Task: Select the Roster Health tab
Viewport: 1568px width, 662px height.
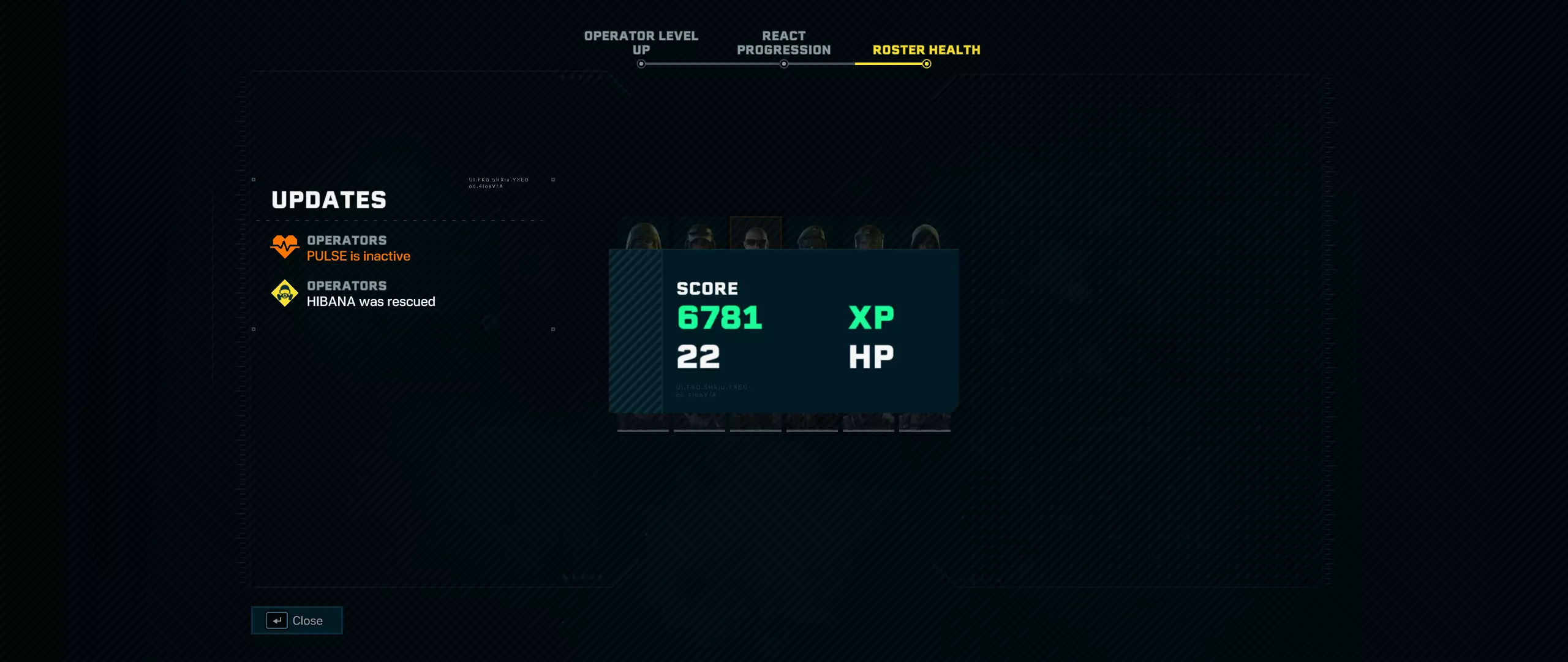Action: click(926, 50)
